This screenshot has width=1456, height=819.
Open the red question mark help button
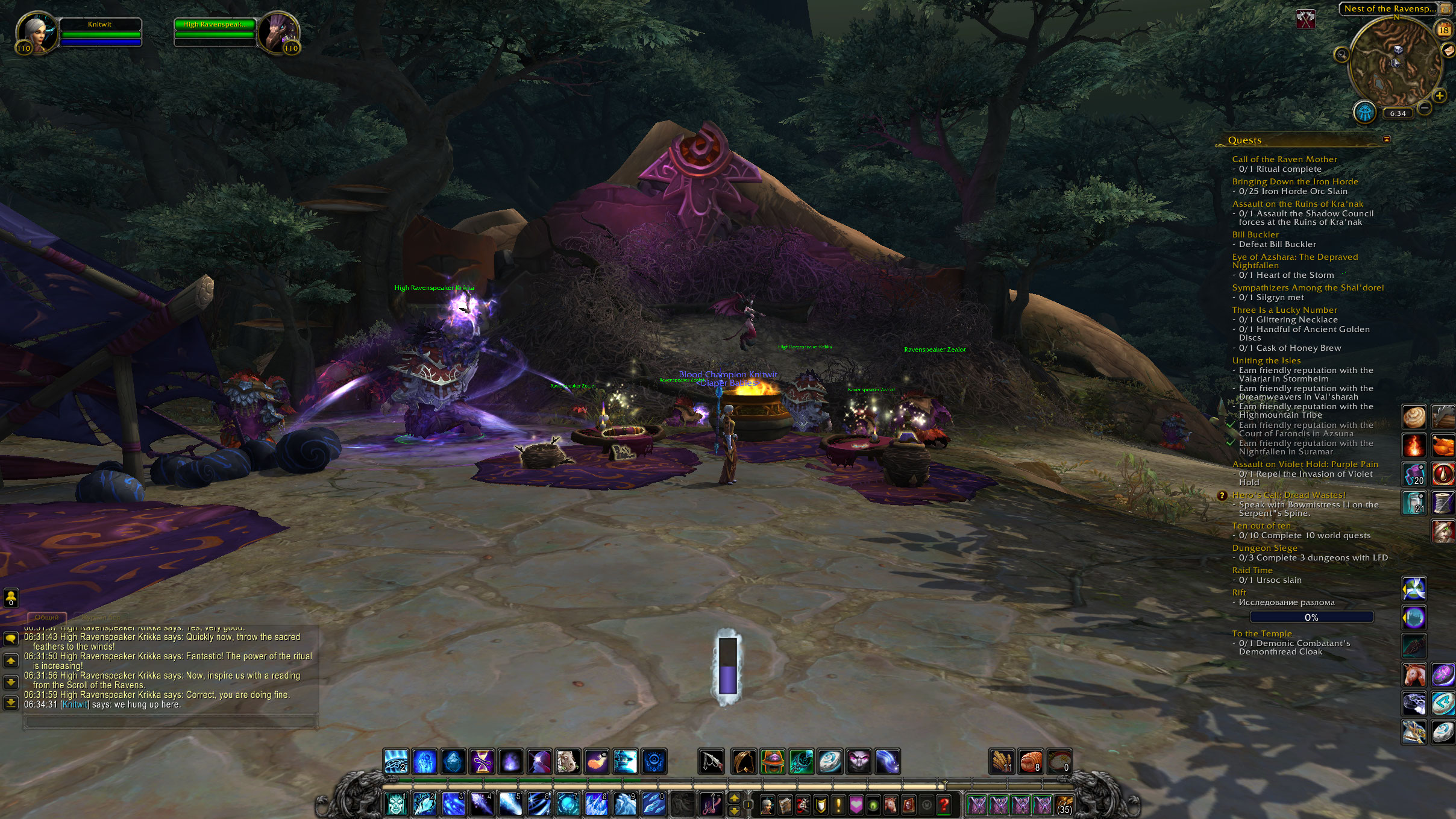point(944,805)
